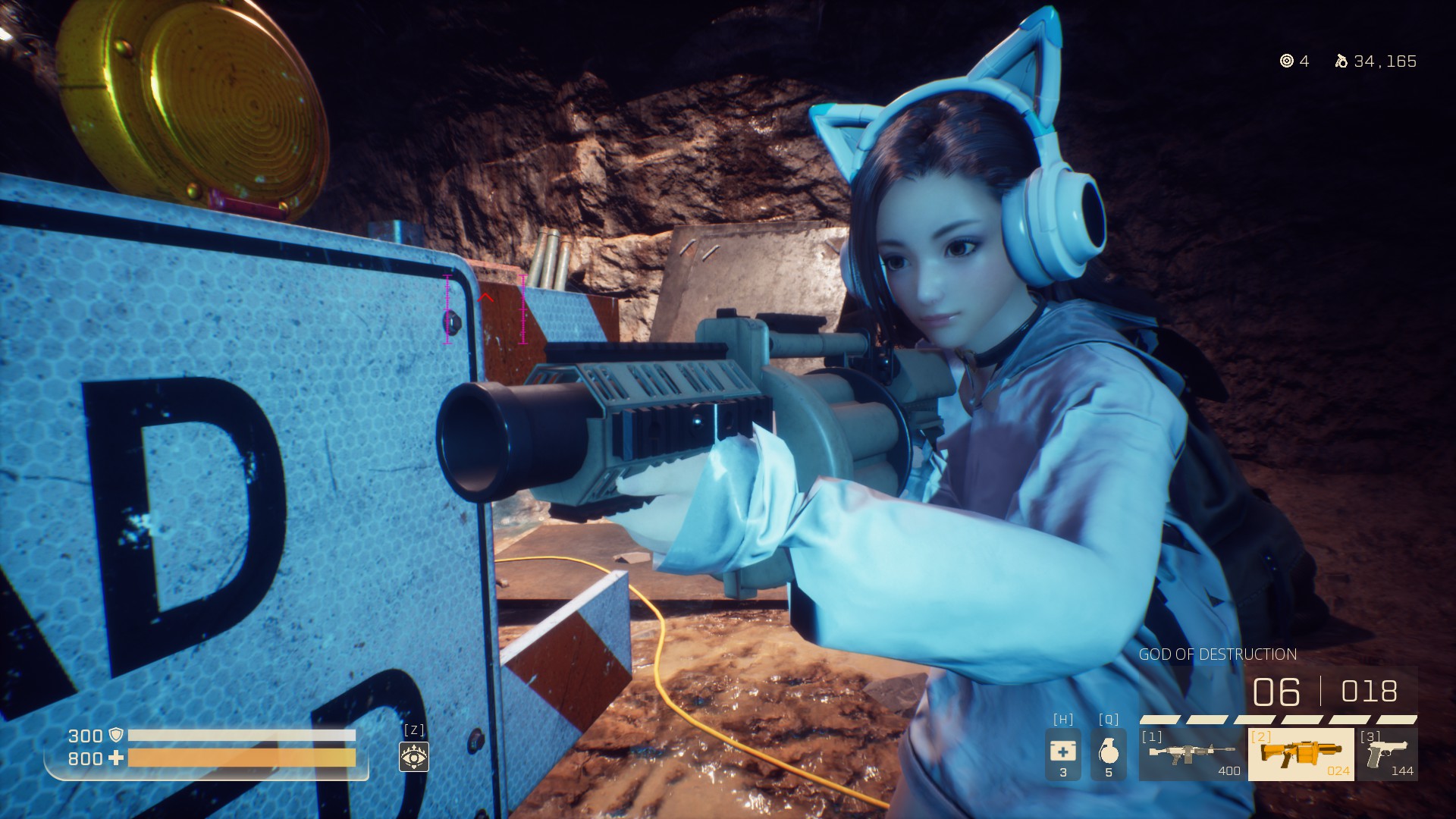Choose the orange grenade launcher slot

coord(1301,755)
